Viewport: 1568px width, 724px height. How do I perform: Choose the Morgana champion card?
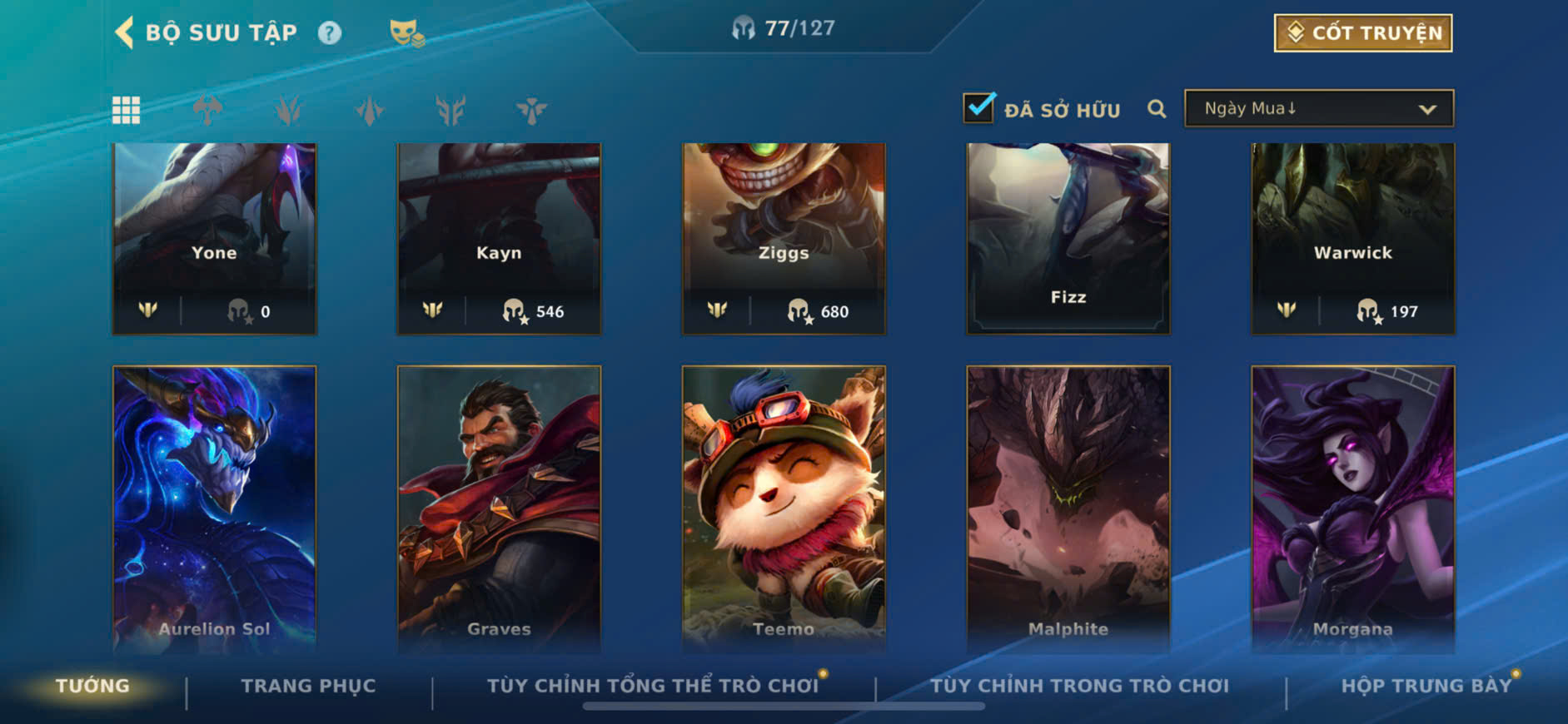(x=1353, y=508)
